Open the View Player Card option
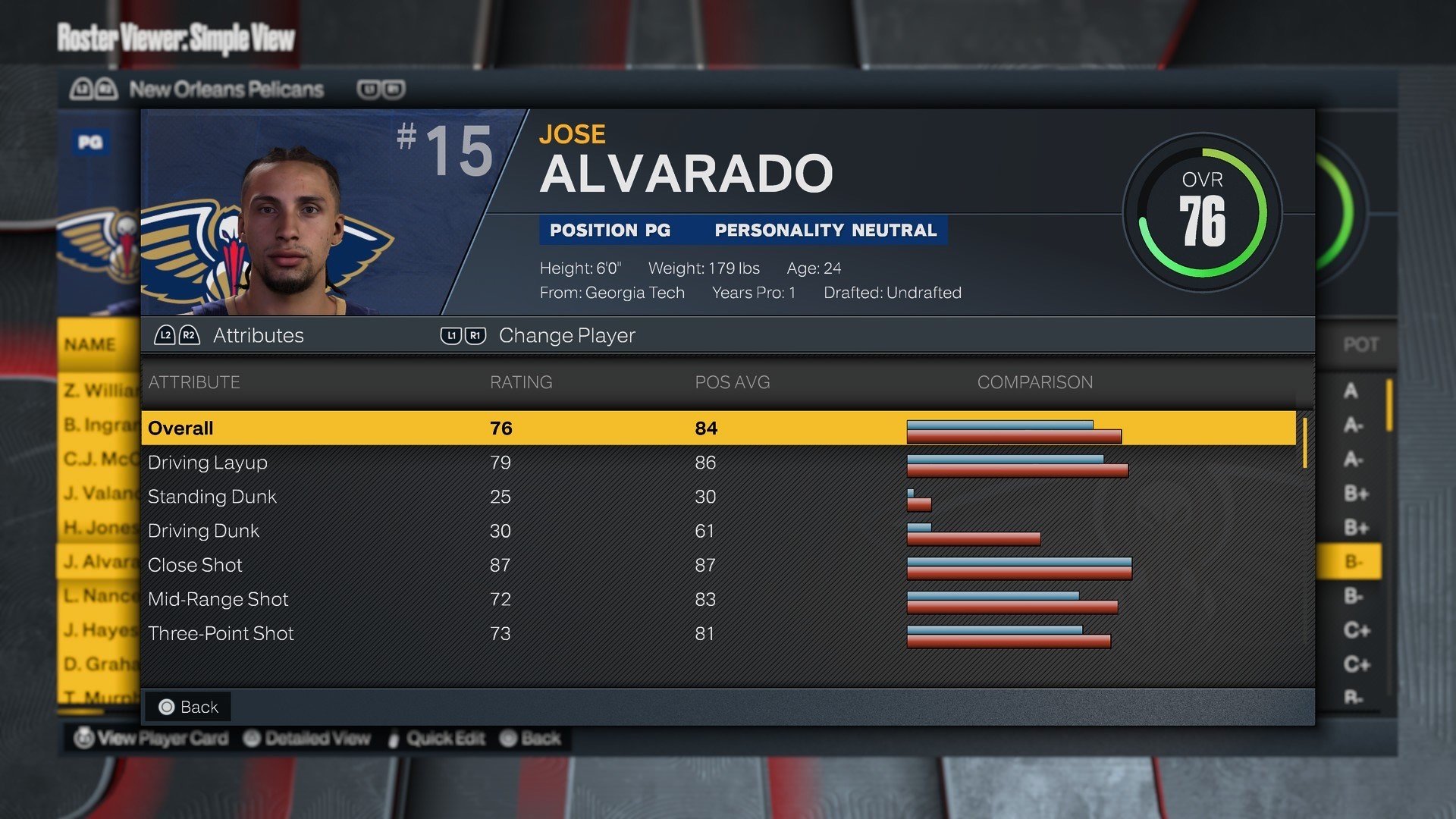This screenshot has height=819, width=1456. [x=152, y=738]
